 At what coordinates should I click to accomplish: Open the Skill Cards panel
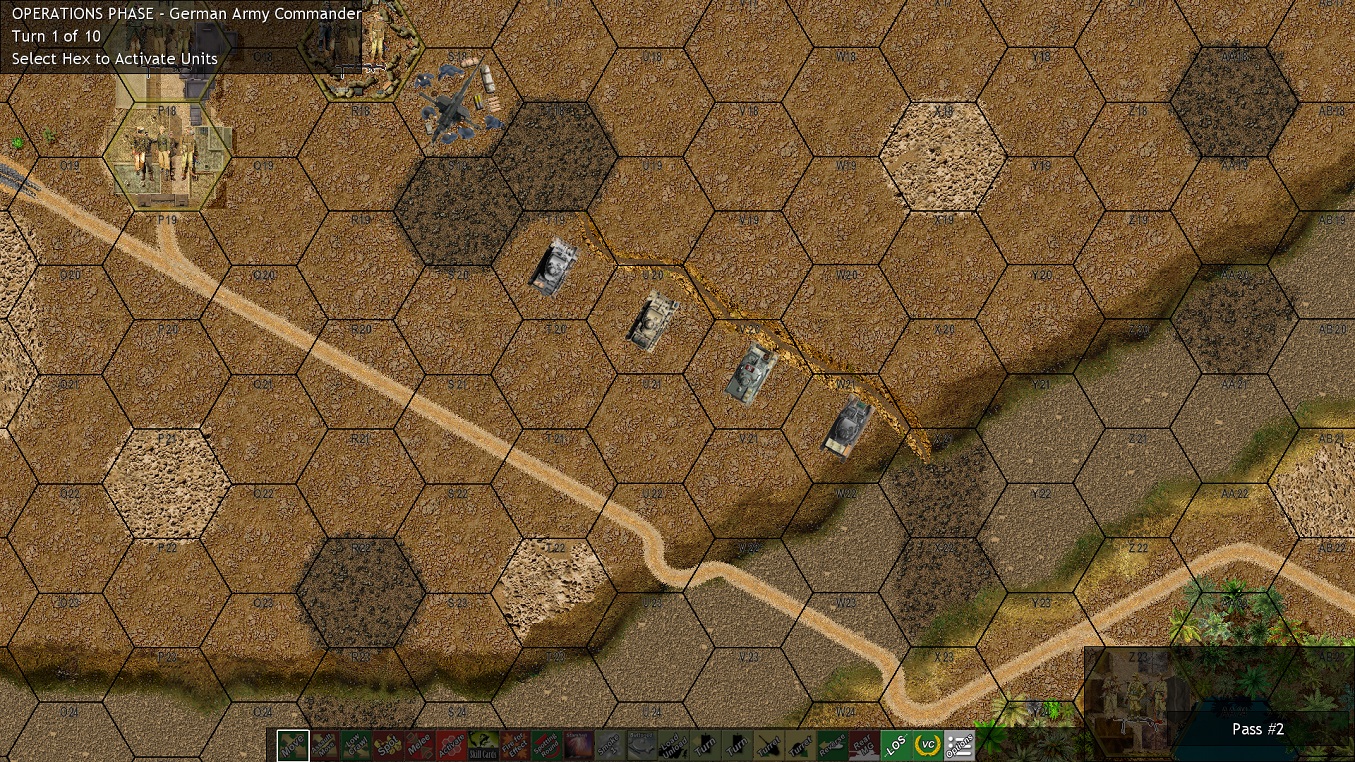point(484,744)
